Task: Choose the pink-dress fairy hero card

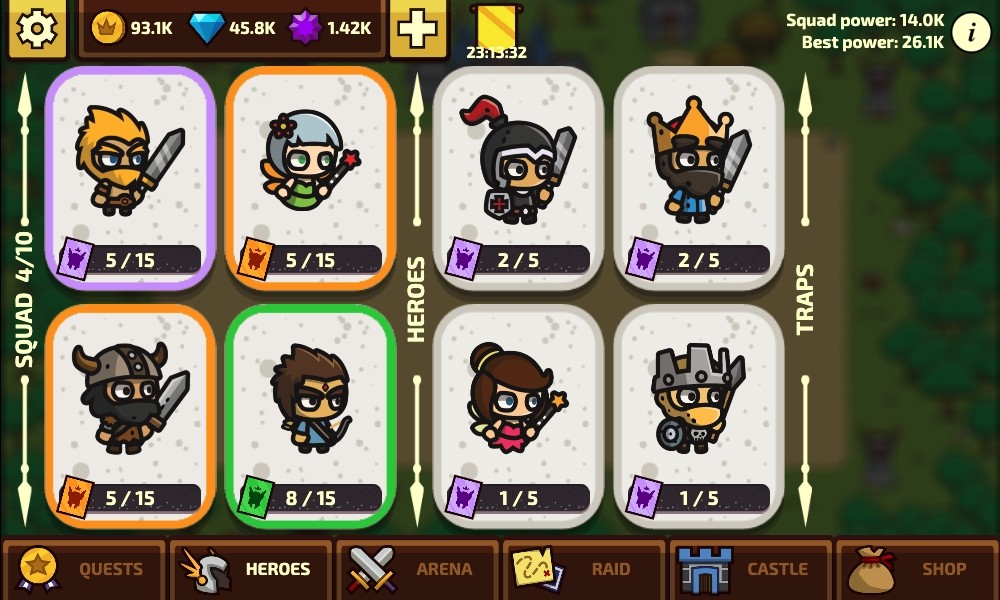Action: click(x=518, y=415)
